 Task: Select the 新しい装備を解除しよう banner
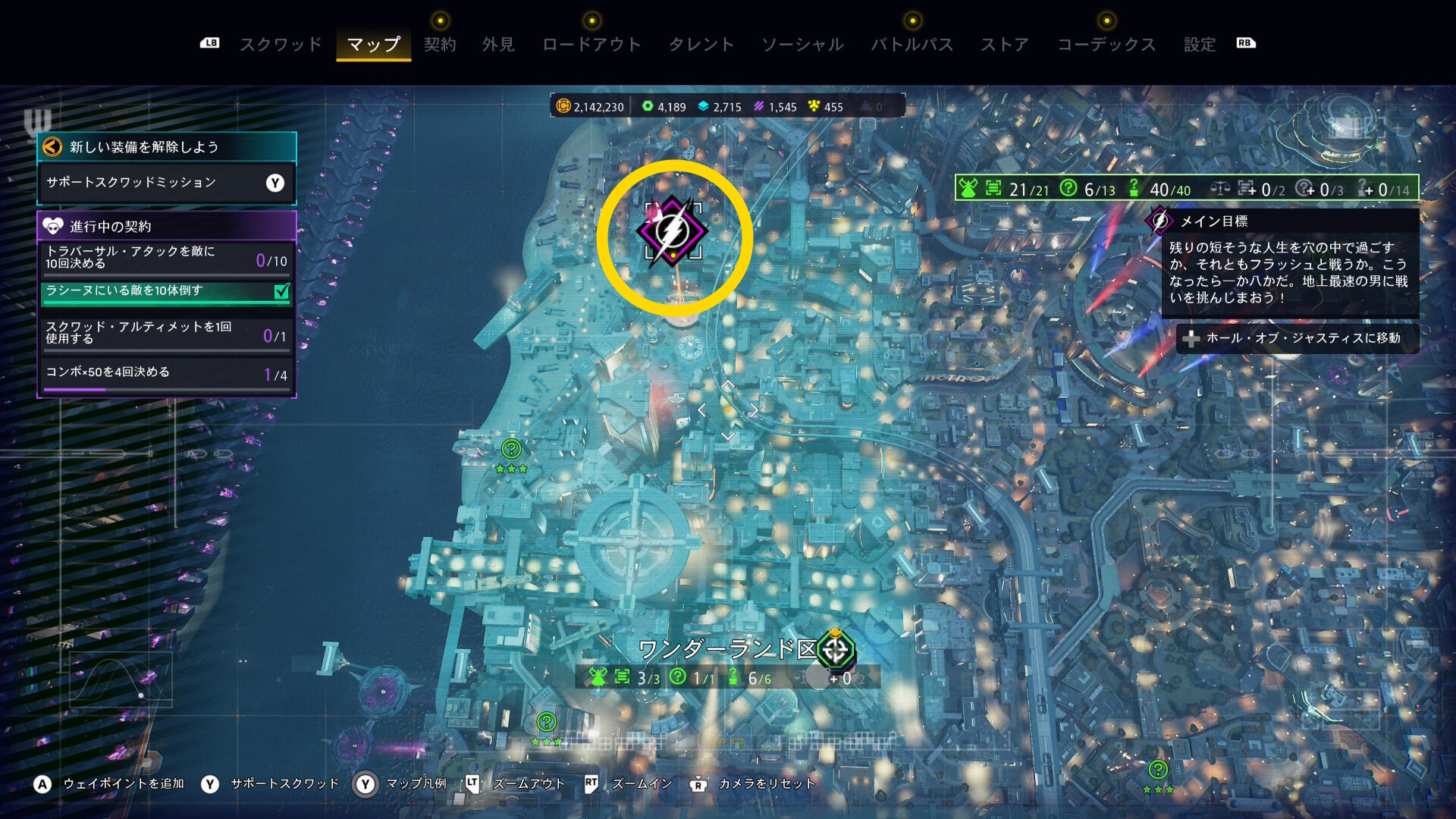point(166,147)
